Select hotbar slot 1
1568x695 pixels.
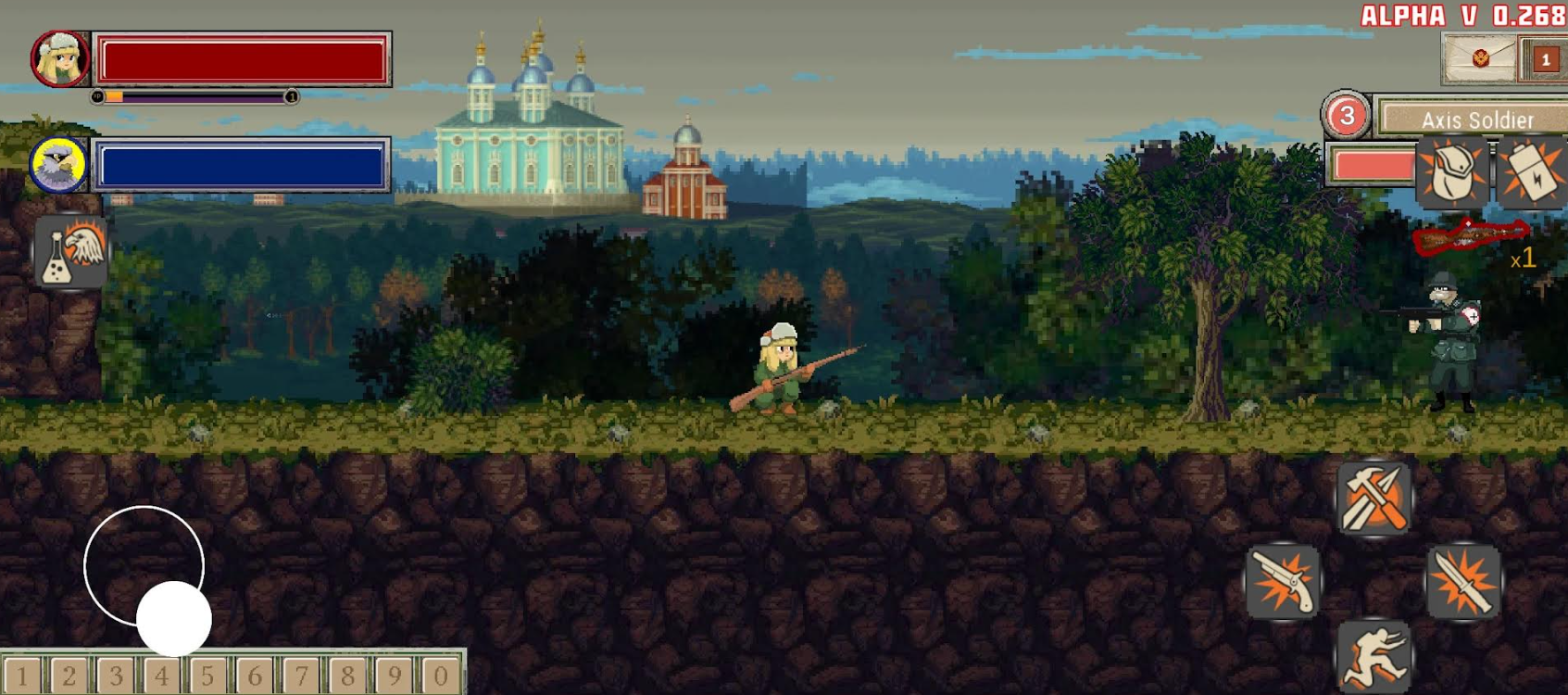pos(24,674)
